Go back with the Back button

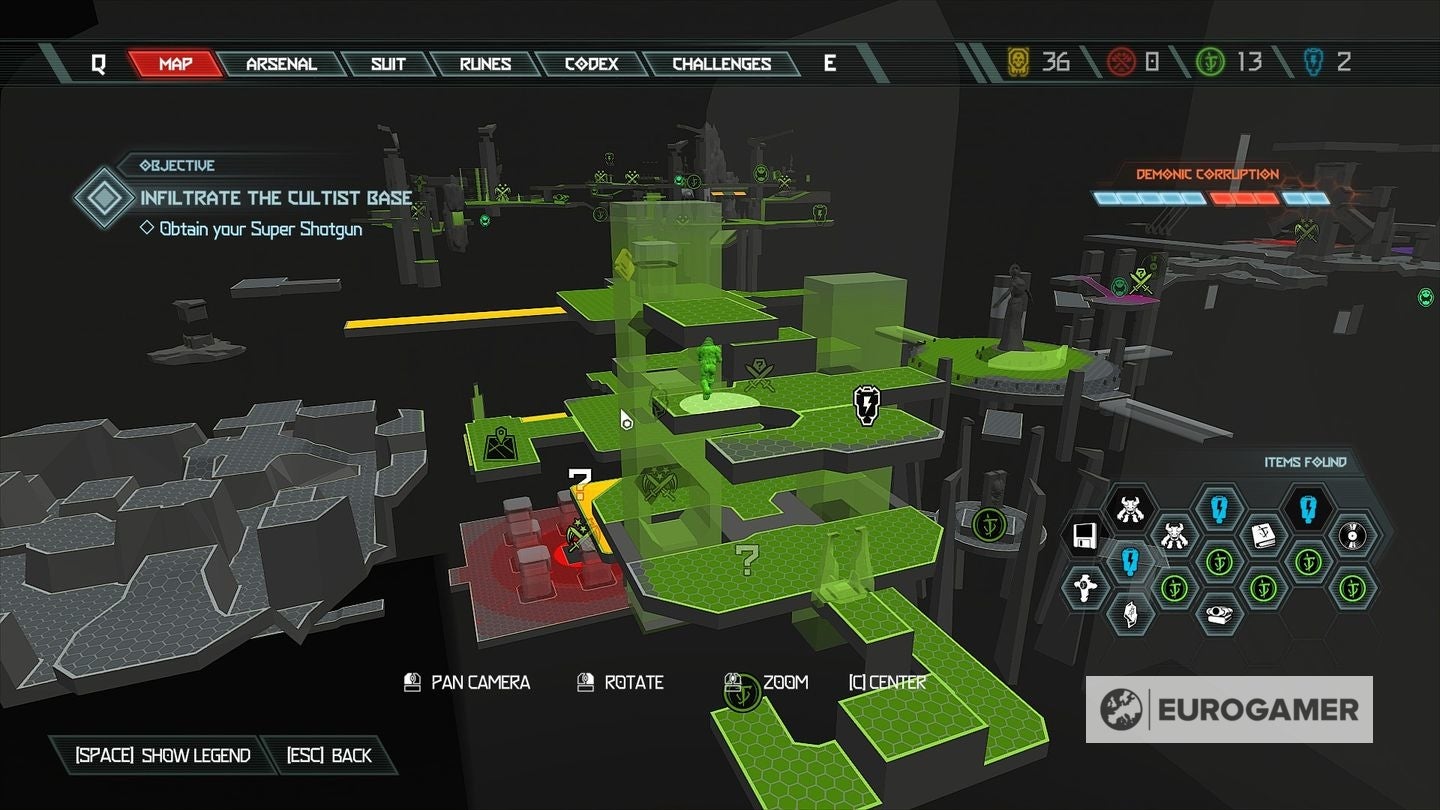(329, 755)
